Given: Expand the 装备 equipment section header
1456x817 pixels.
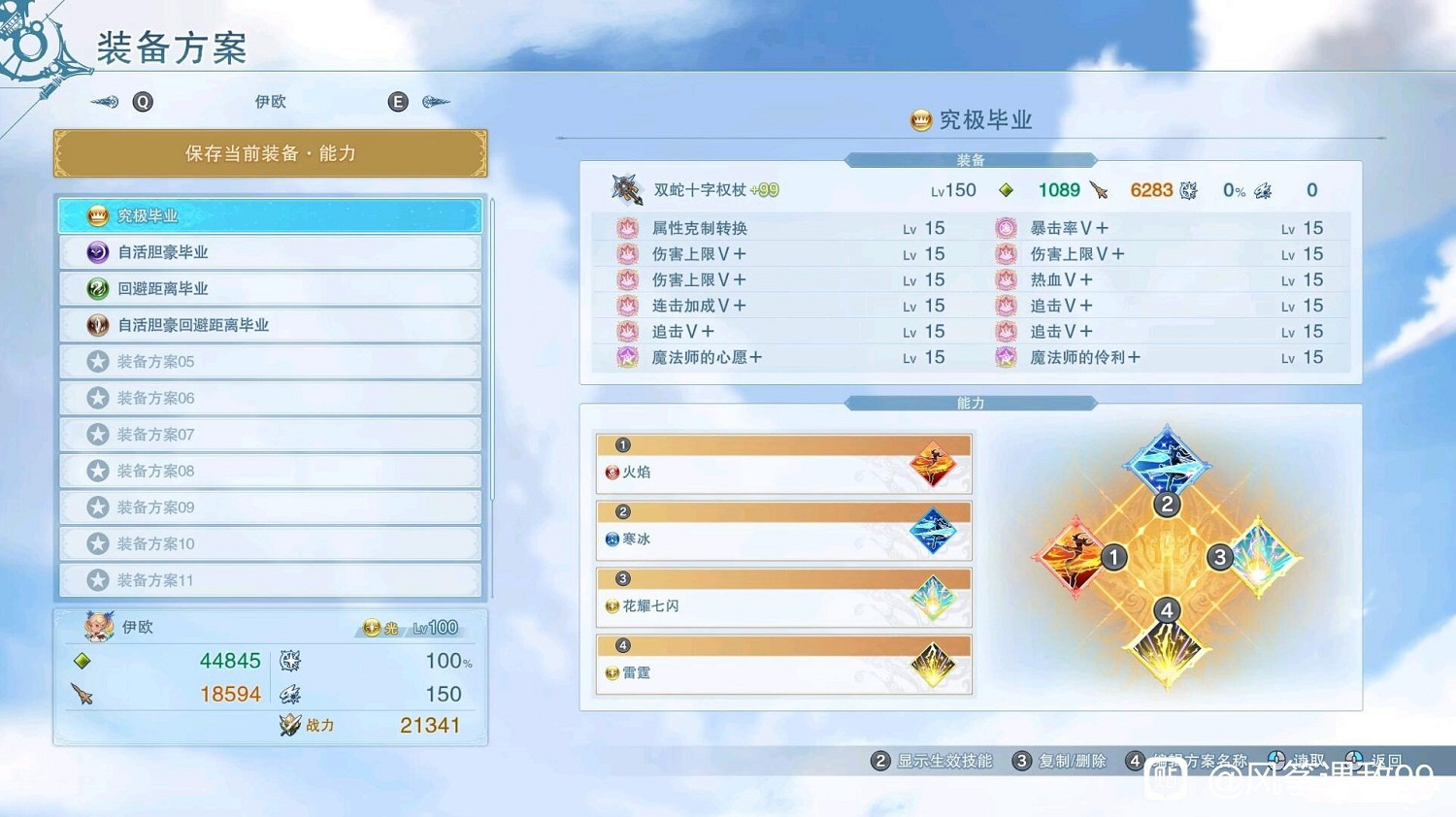Looking at the screenshot, I should tap(970, 160).
